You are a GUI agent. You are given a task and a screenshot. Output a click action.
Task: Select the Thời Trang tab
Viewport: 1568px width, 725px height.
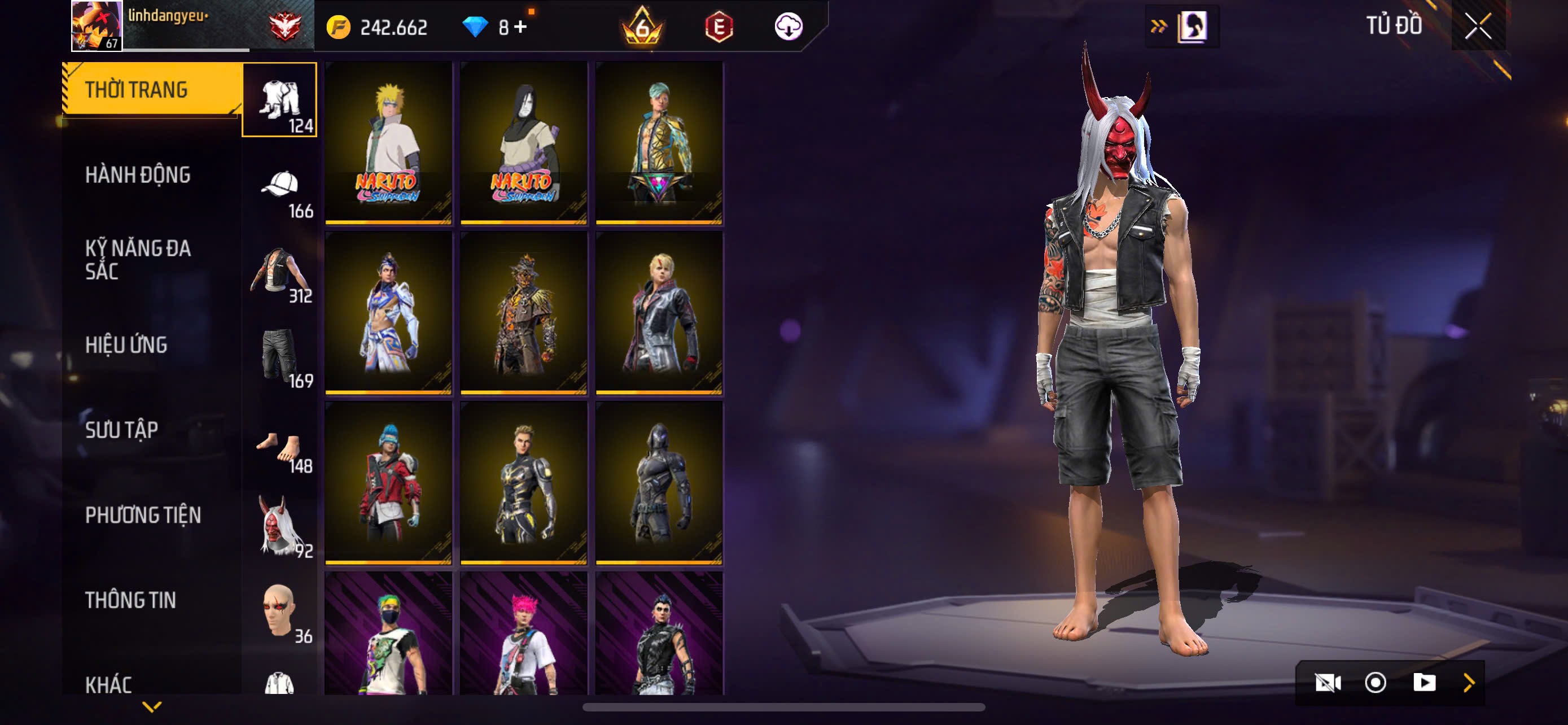137,90
